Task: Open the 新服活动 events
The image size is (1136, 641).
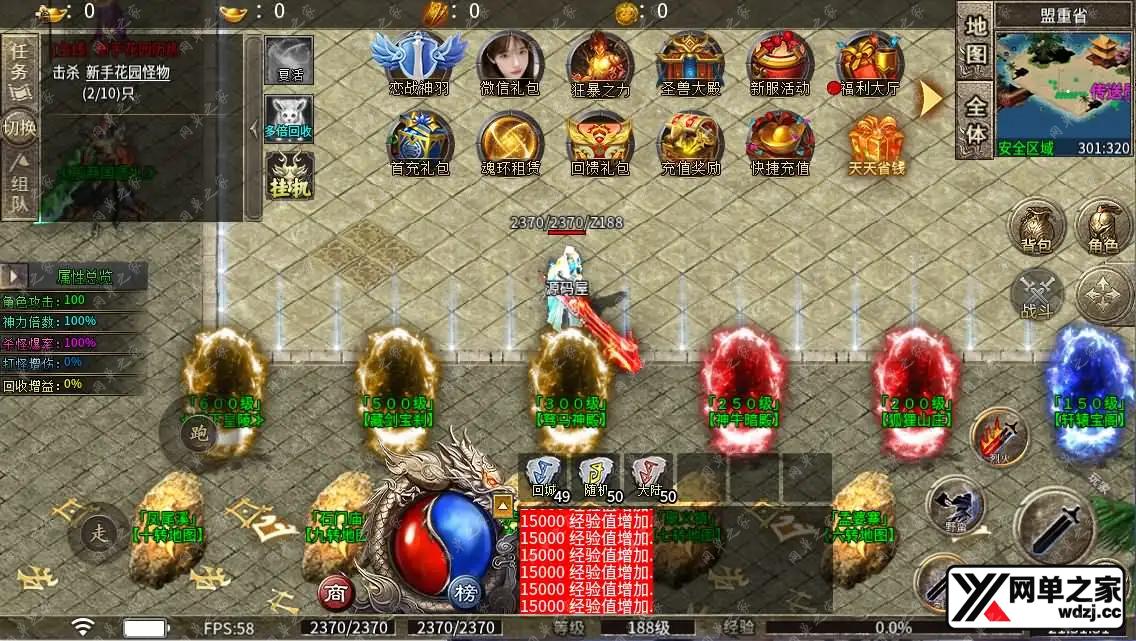Action: click(x=779, y=60)
